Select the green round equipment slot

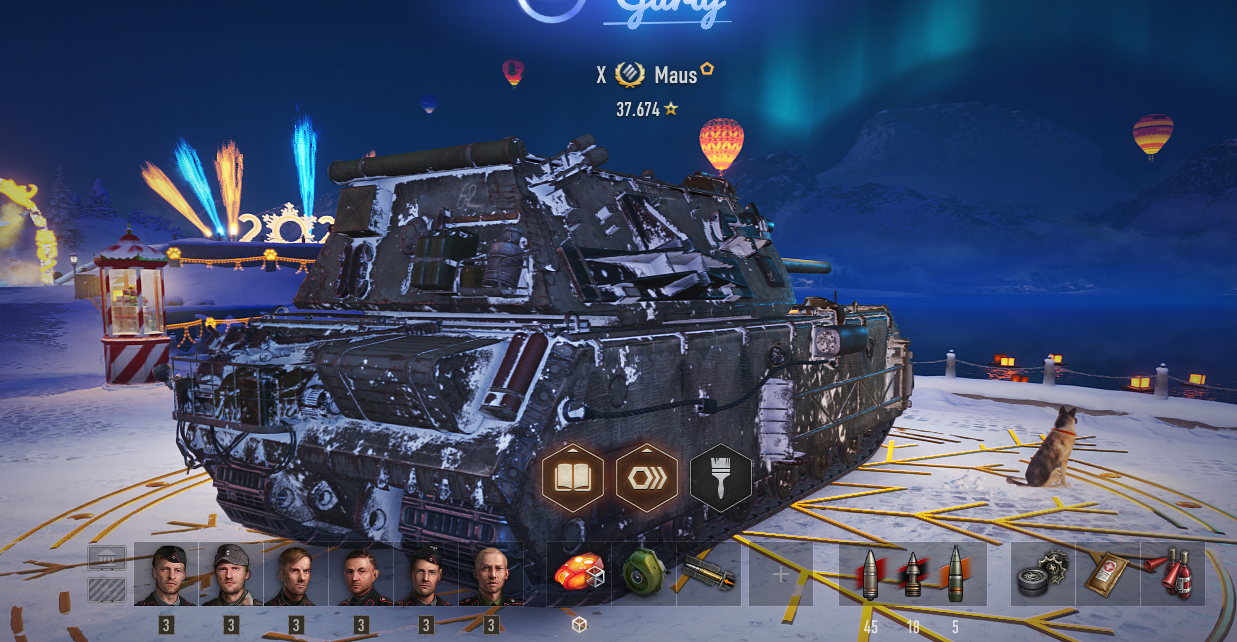click(x=643, y=575)
